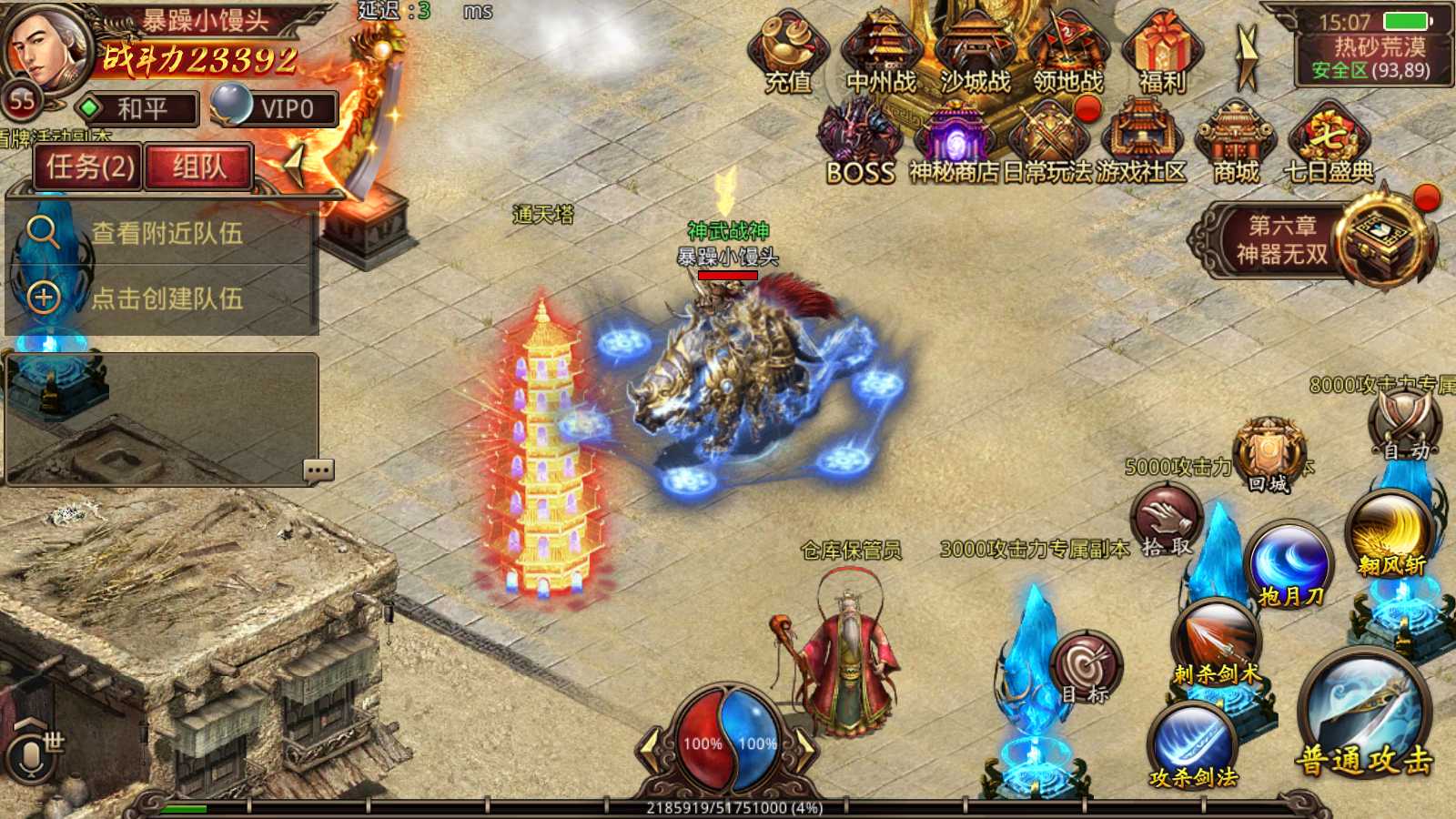Open the 商城 store
The image size is (1456, 819).
tap(1235, 144)
